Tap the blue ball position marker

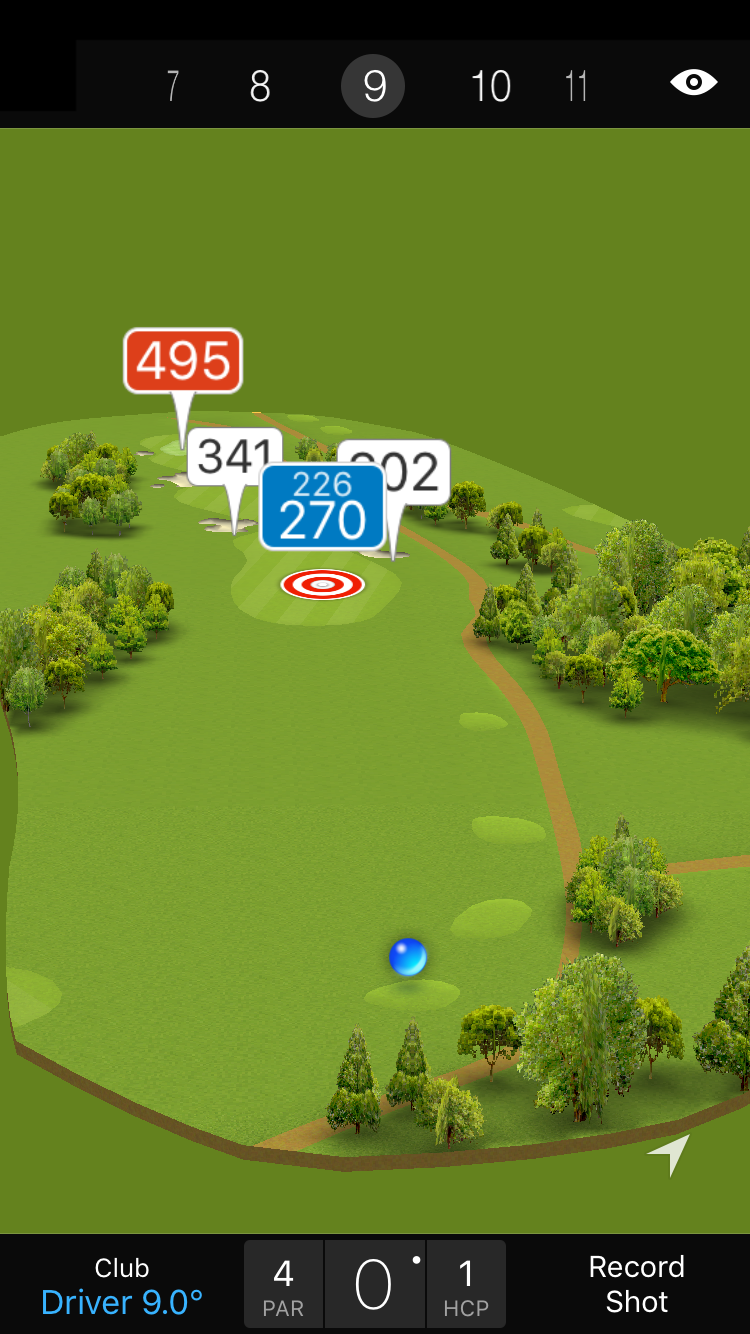pos(408,957)
